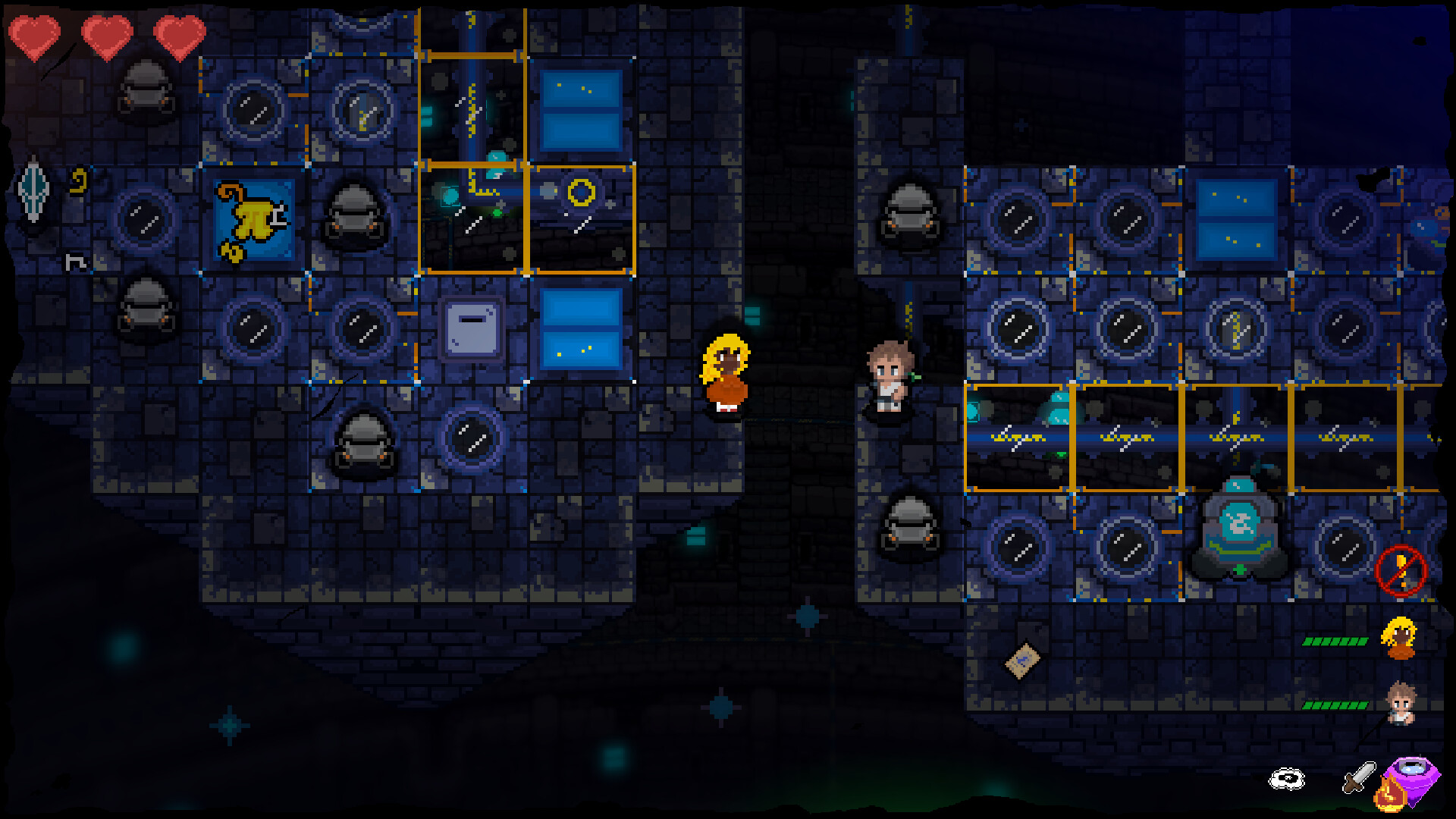This screenshot has width=1456, height=819.
Task: Select the sword icon near bottom right
Action: (1357, 777)
